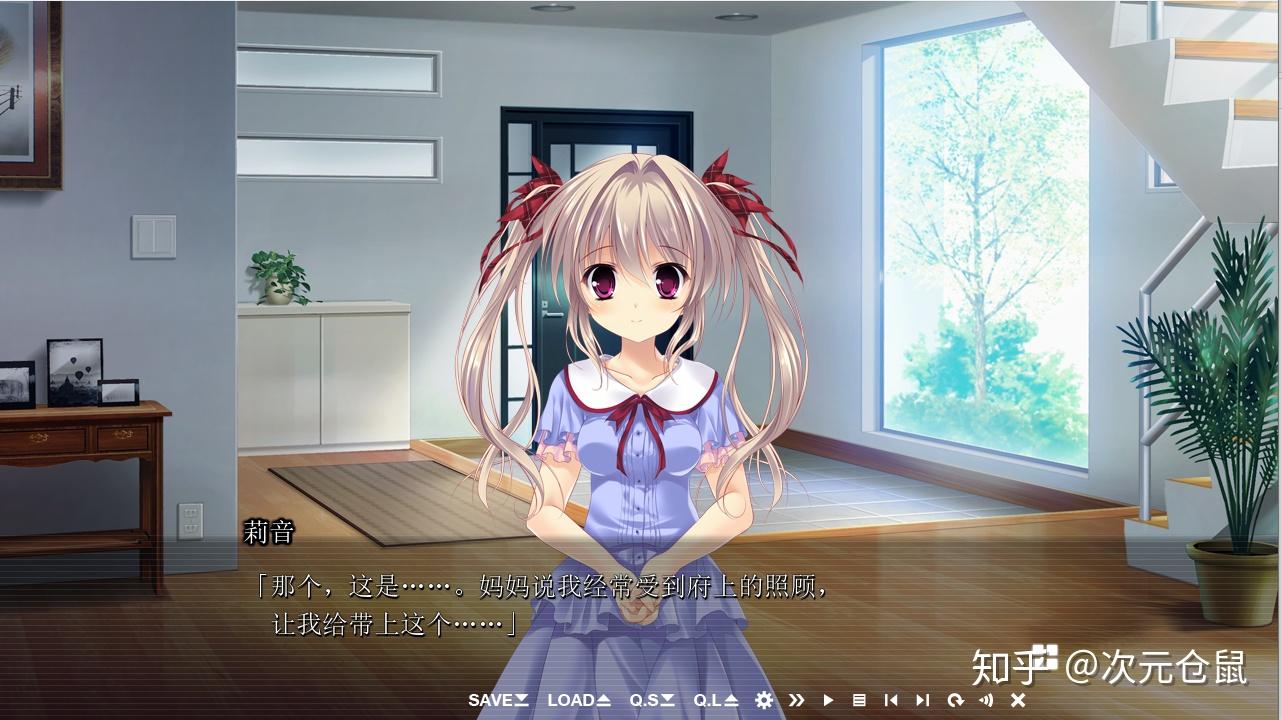Select Q.S from the bottom menu bar

coord(644,701)
